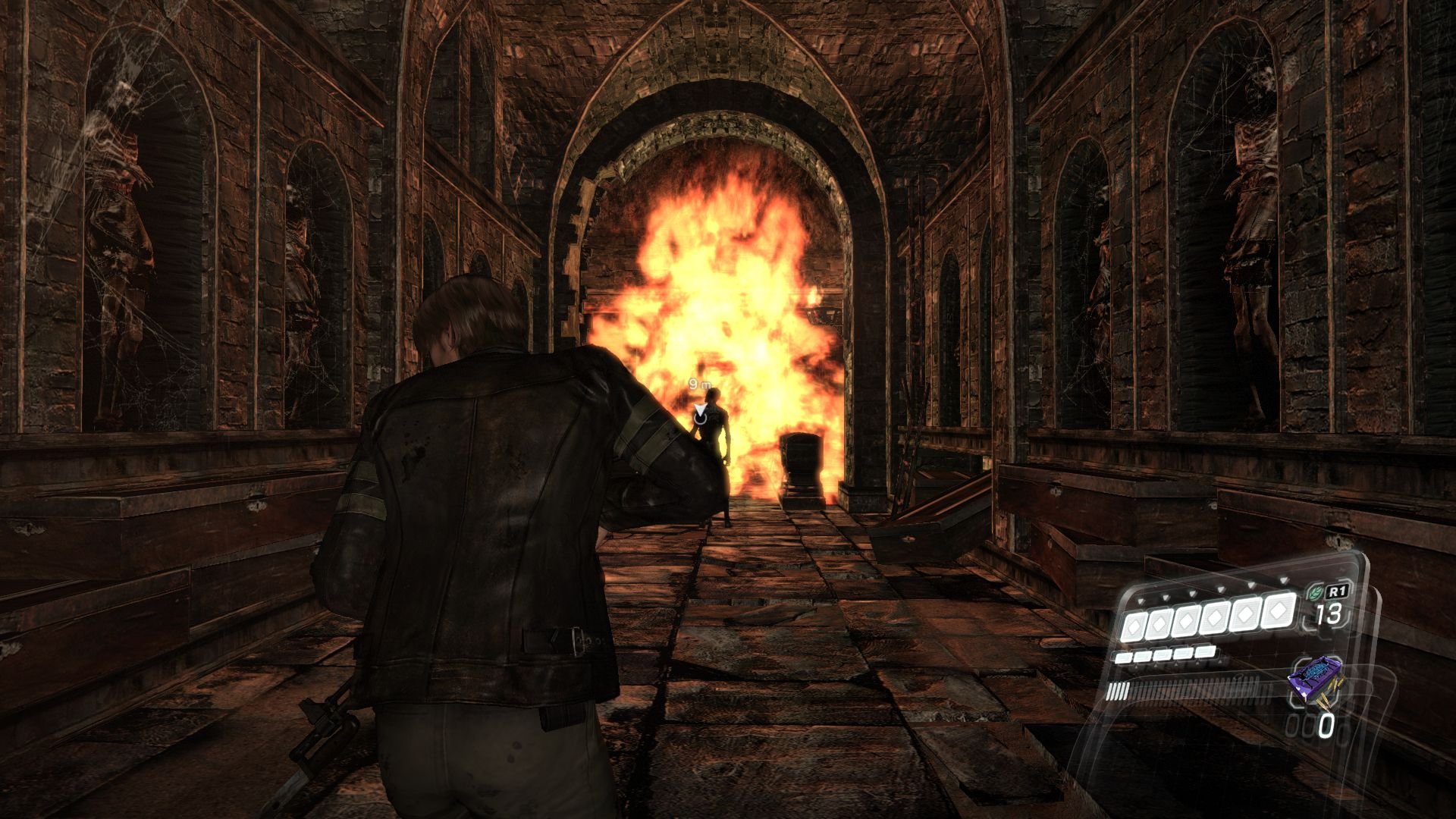Image resolution: width=1456 pixels, height=819 pixels.
Task: Toggle the middle stamina pip below health
Action: pos(1163,653)
